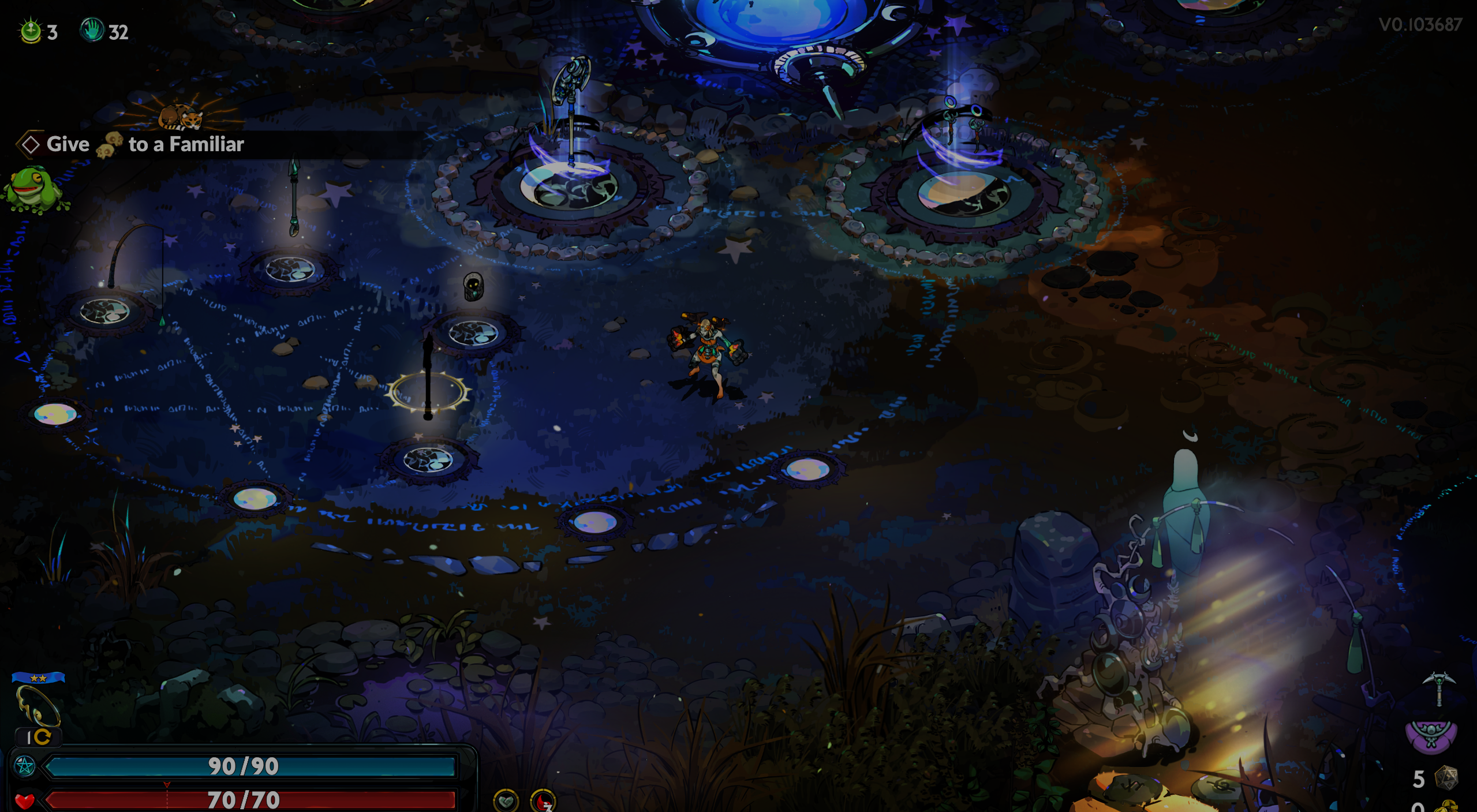
Task: Choose the pickaxe gathering tool icon
Action: (x=1438, y=687)
